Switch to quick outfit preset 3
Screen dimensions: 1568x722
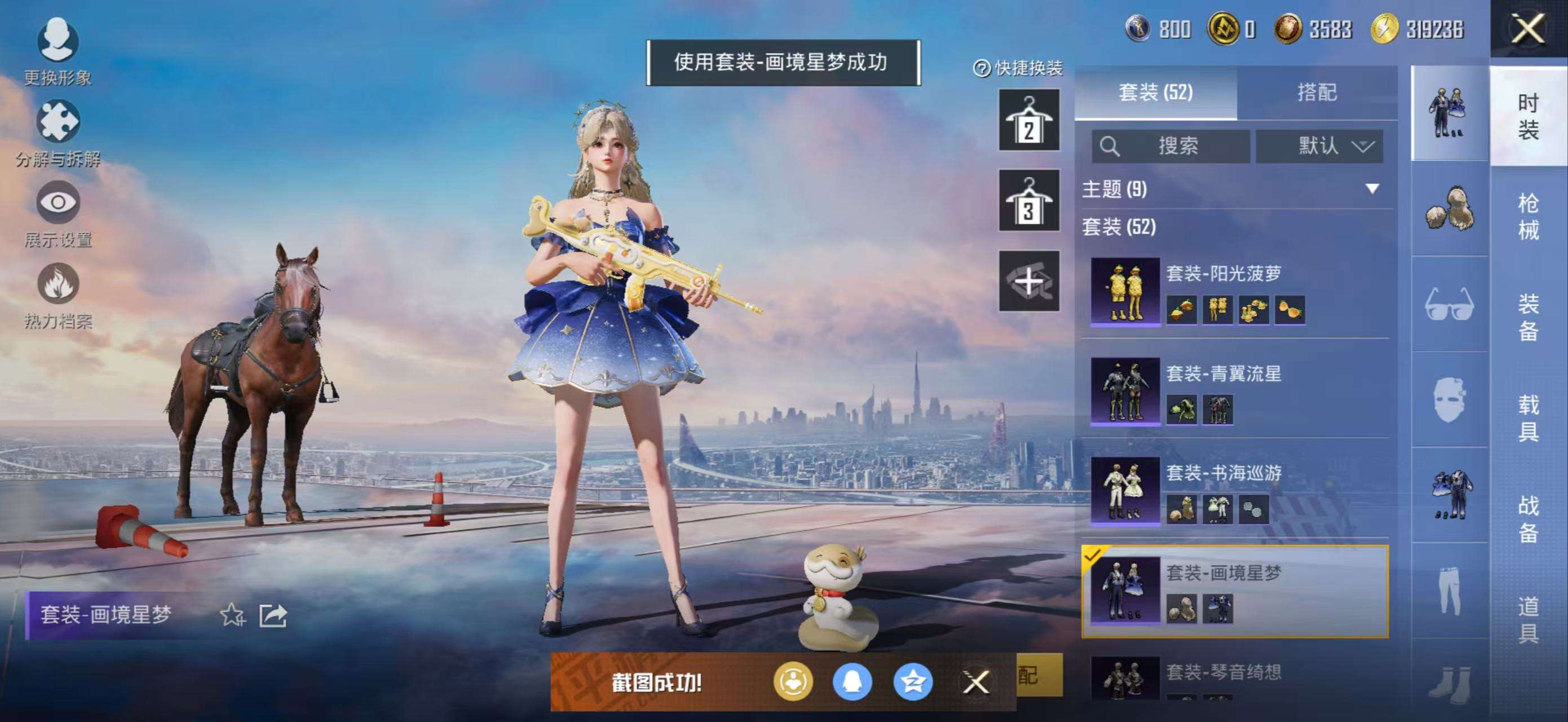click(1028, 200)
